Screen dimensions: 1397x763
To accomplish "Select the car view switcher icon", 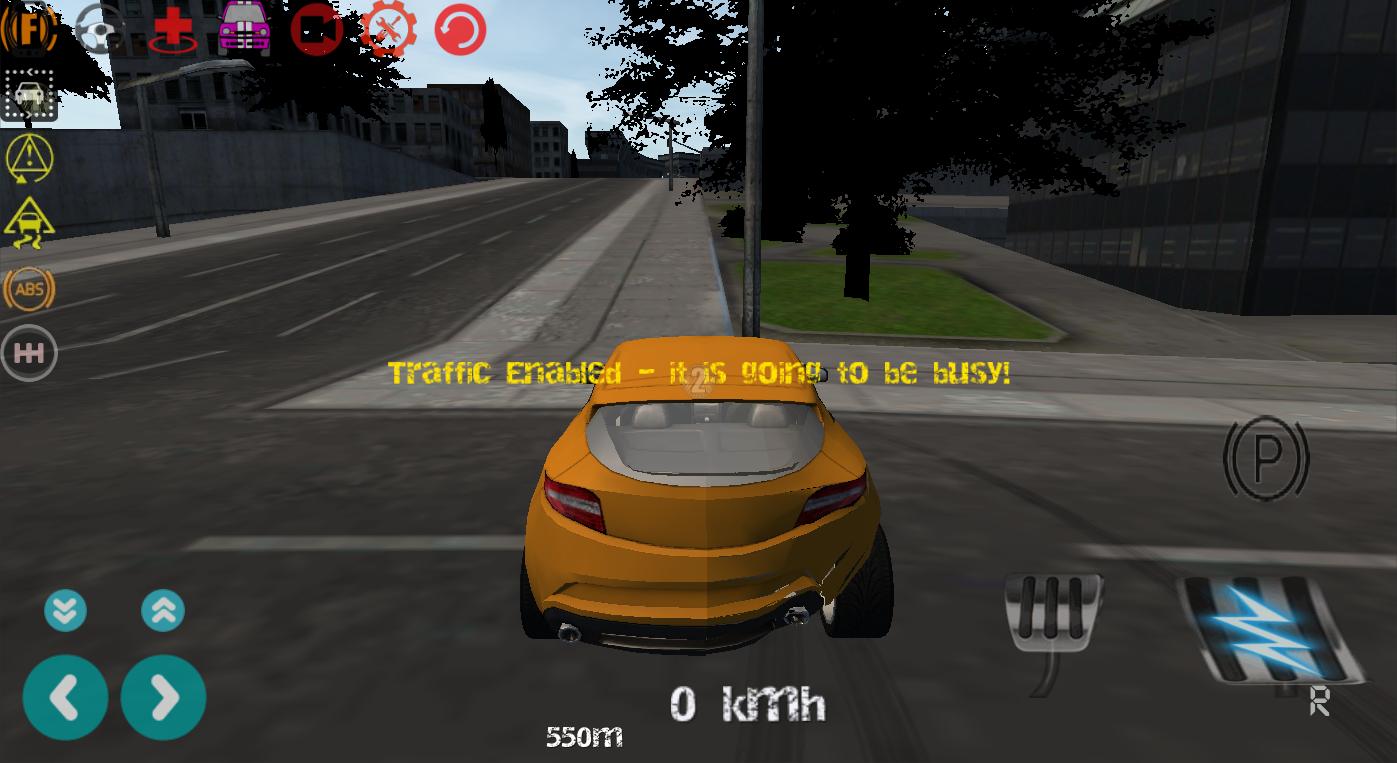I will (28, 95).
